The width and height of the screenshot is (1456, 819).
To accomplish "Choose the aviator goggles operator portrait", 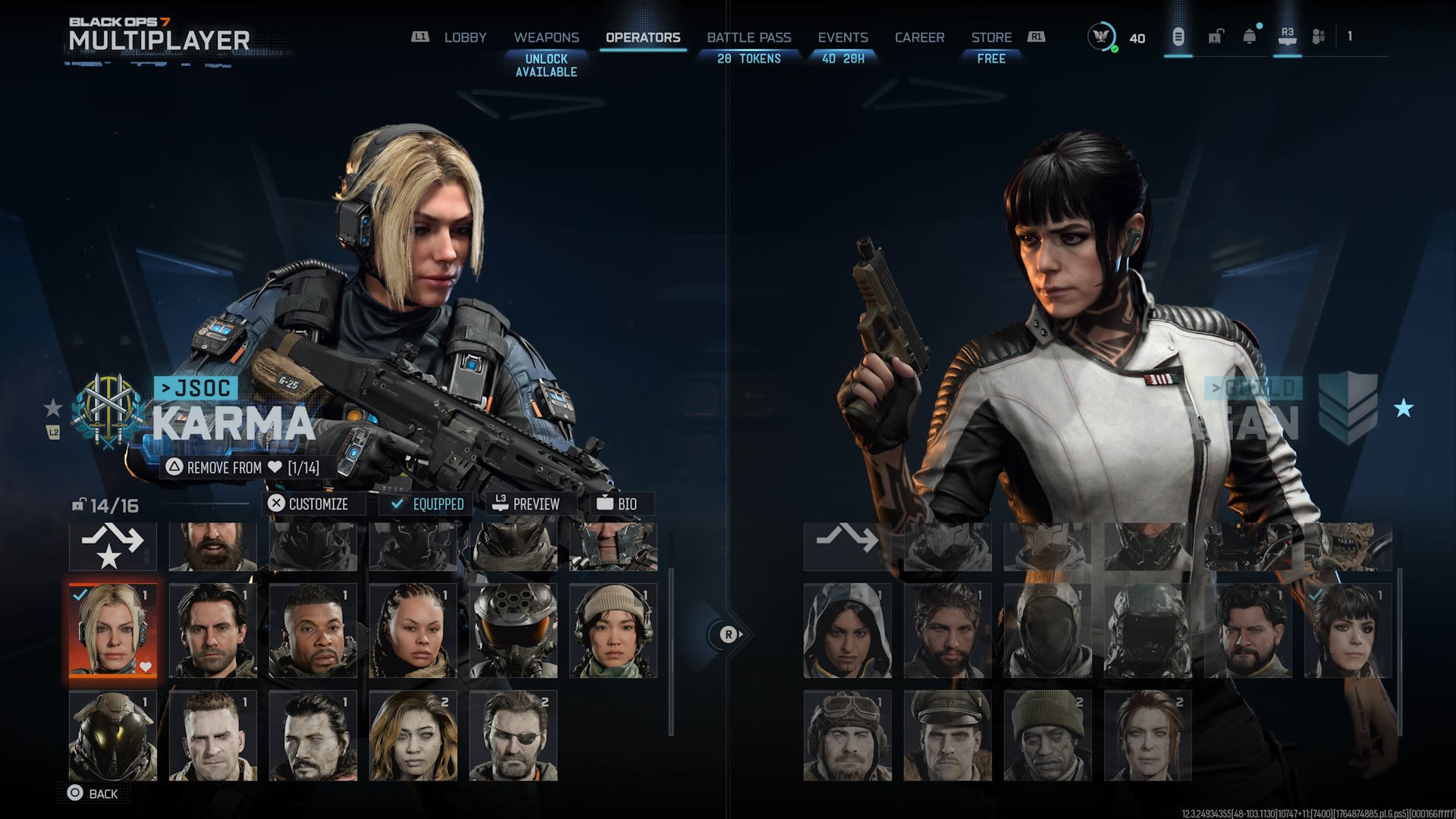I will click(x=847, y=735).
